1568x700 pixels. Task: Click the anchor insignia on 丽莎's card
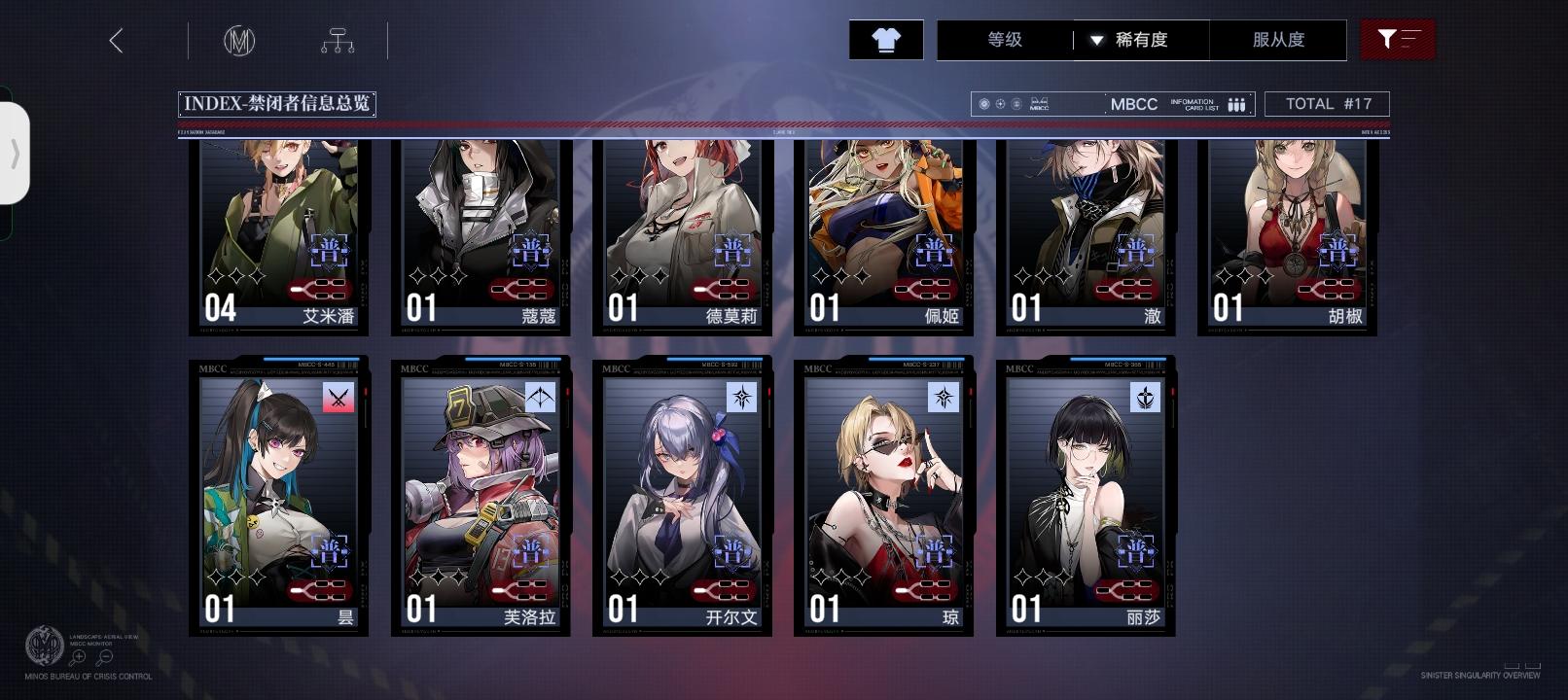coord(1147,398)
